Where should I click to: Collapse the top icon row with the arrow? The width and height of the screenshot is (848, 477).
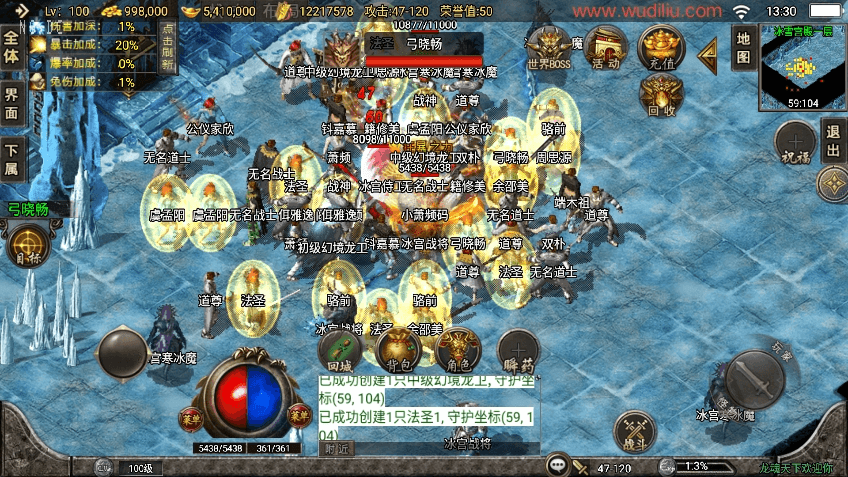coord(708,51)
